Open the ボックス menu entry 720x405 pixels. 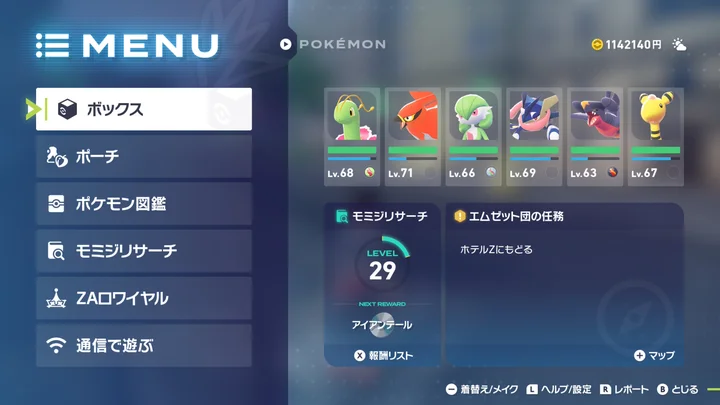click(143, 109)
